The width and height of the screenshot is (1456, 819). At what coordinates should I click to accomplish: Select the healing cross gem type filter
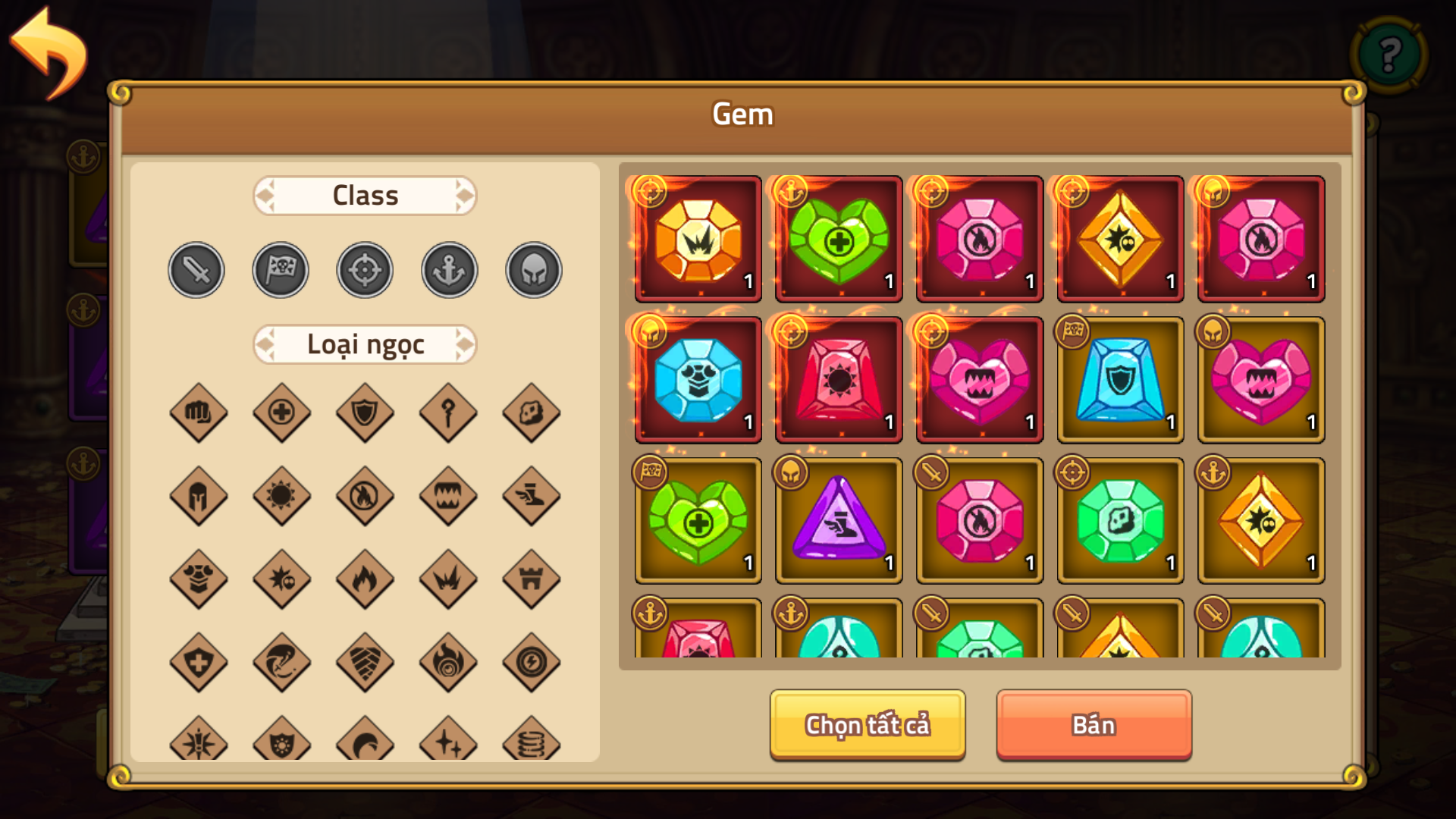[x=281, y=413]
